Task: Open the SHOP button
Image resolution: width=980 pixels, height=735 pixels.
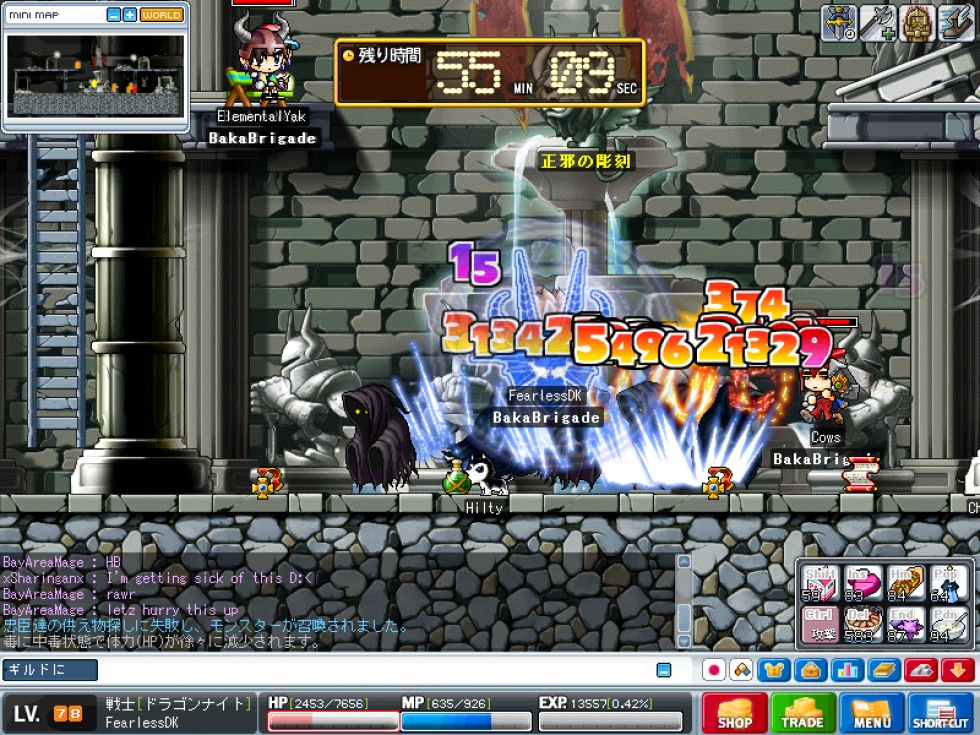Action: coord(734,712)
